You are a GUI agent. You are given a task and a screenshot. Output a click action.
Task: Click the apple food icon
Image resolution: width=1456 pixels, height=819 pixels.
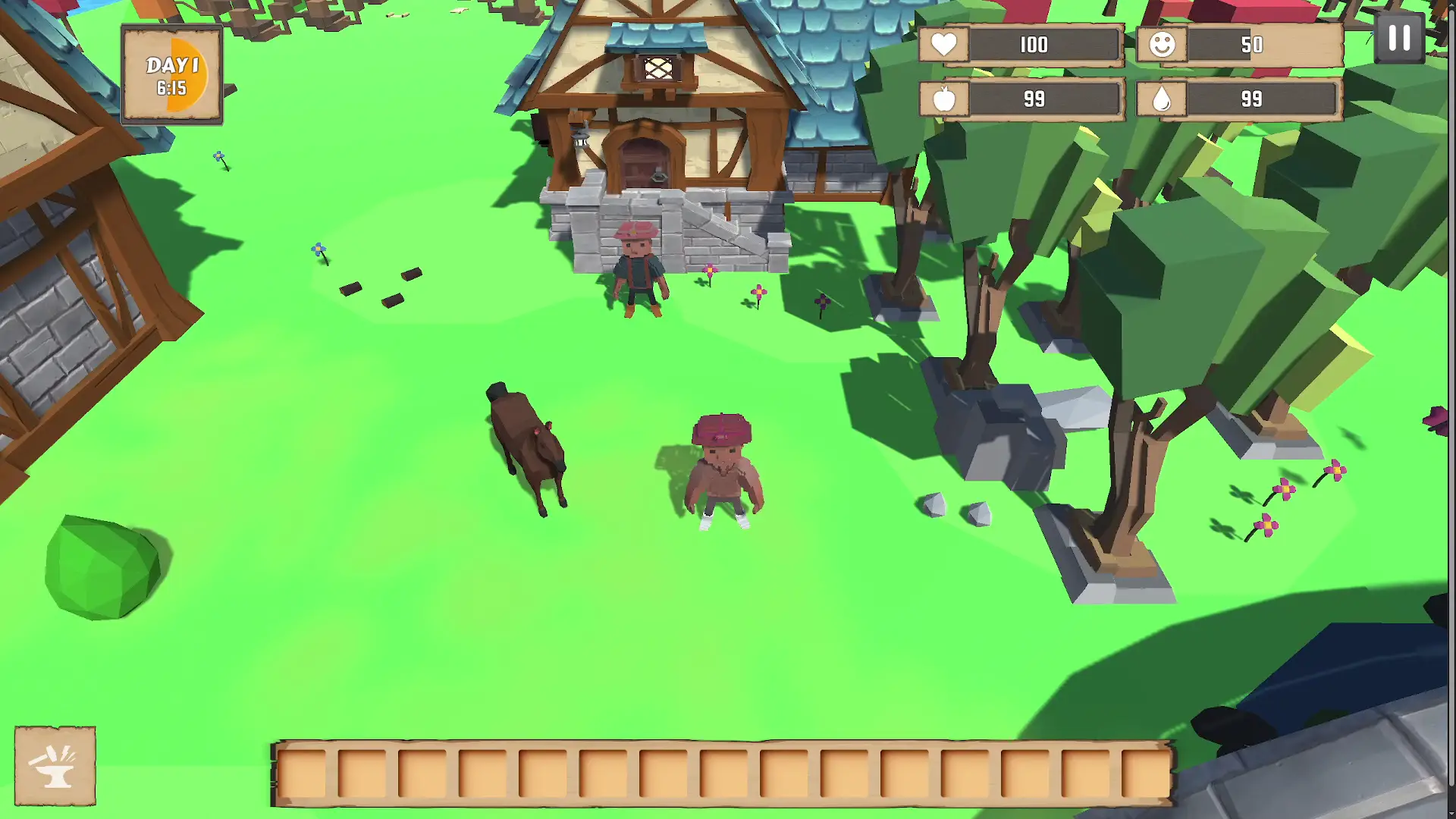pyautogui.click(x=943, y=99)
